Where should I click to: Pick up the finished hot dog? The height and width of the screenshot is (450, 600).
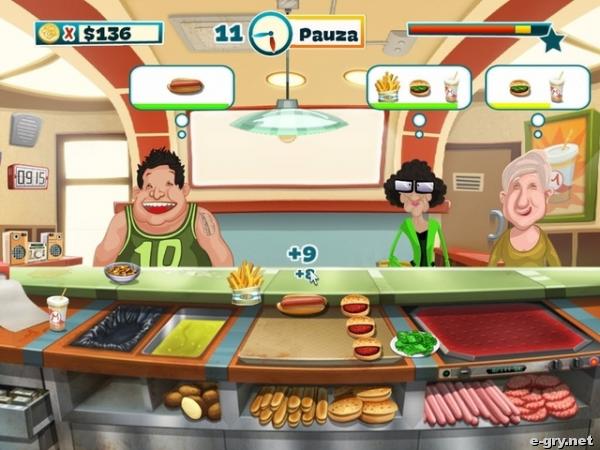coord(302,303)
